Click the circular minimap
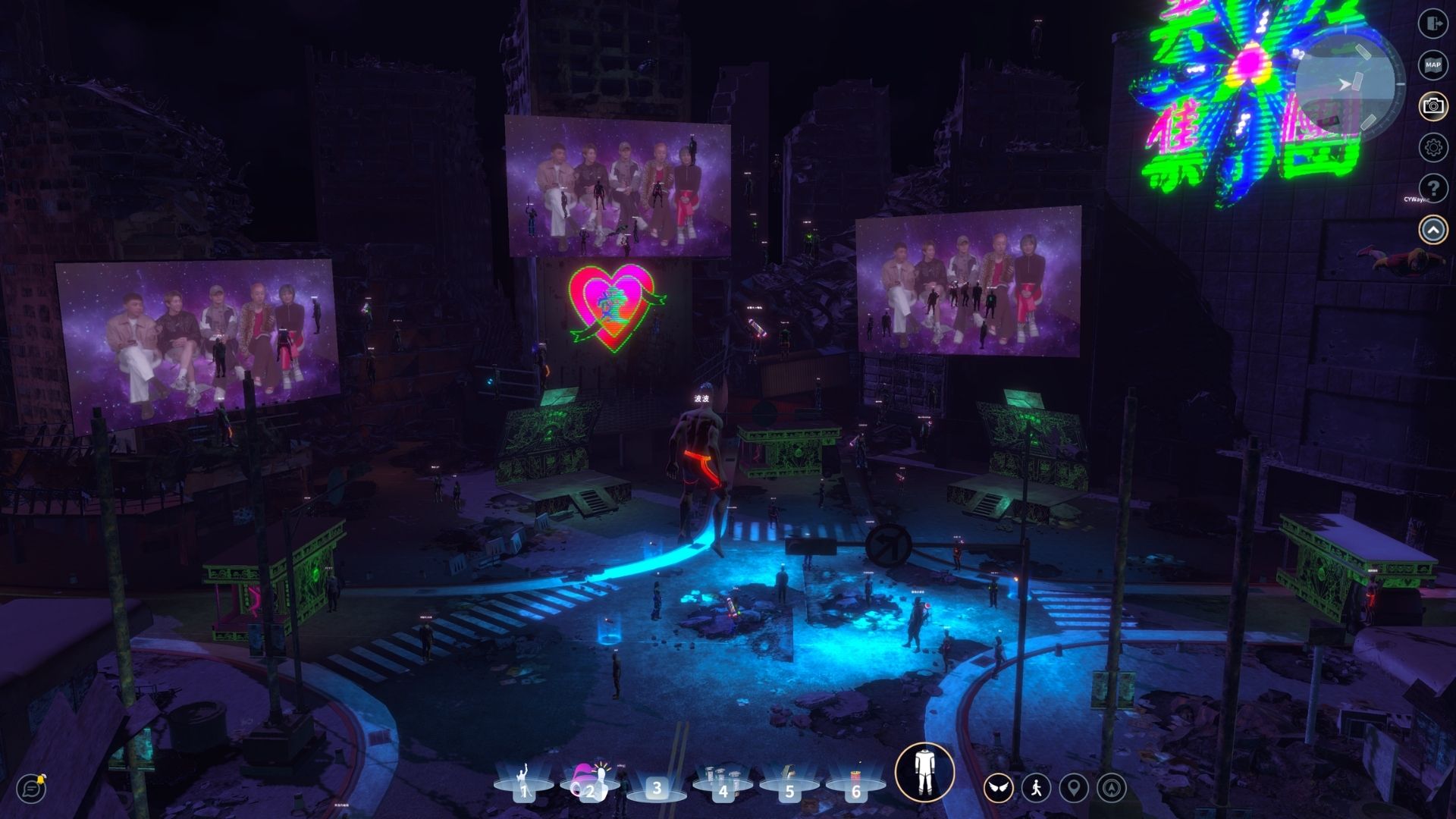This screenshot has height=819, width=1456. tap(1348, 83)
